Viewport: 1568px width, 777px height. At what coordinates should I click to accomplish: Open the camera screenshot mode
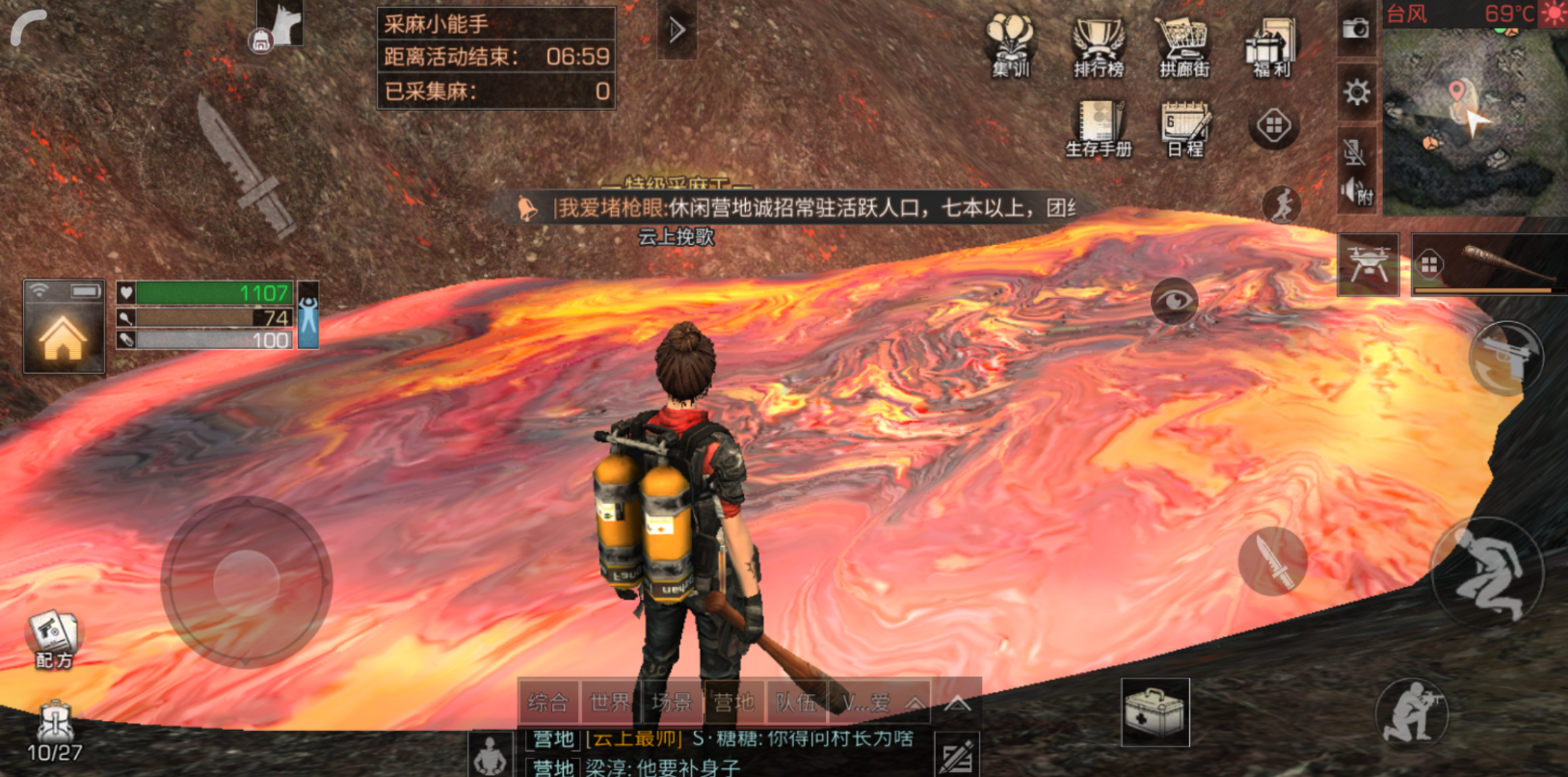pyautogui.click(x=1356, y=28)
